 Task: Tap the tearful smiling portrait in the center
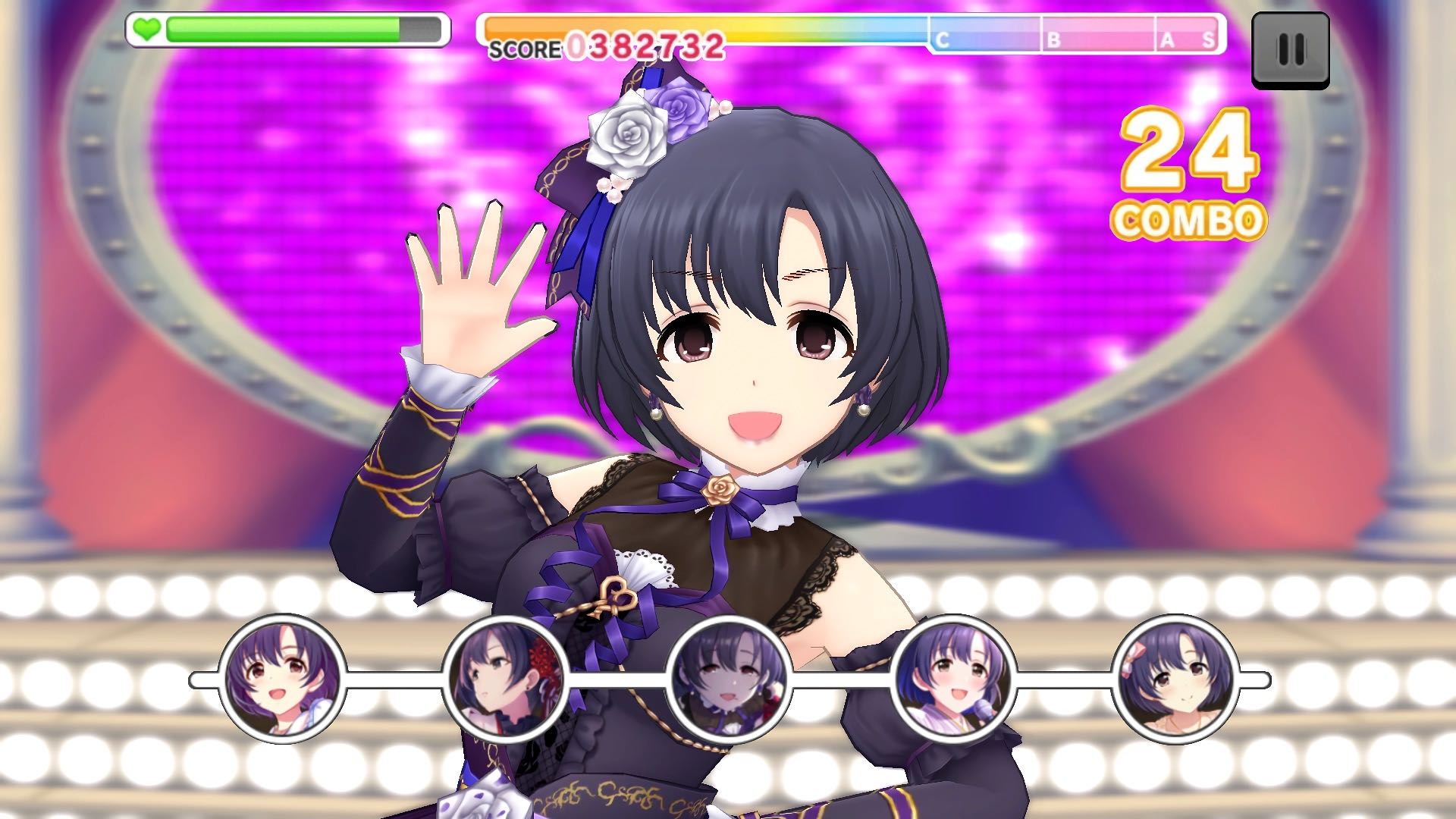click(730, 679)
